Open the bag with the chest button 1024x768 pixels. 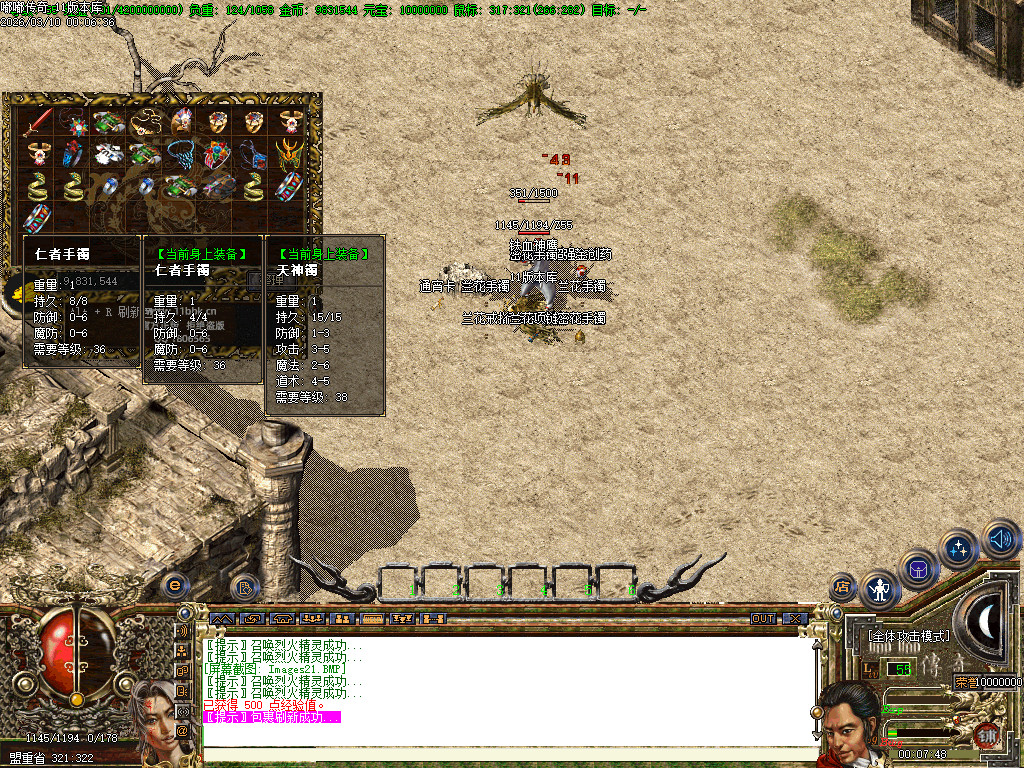(918, 569)
